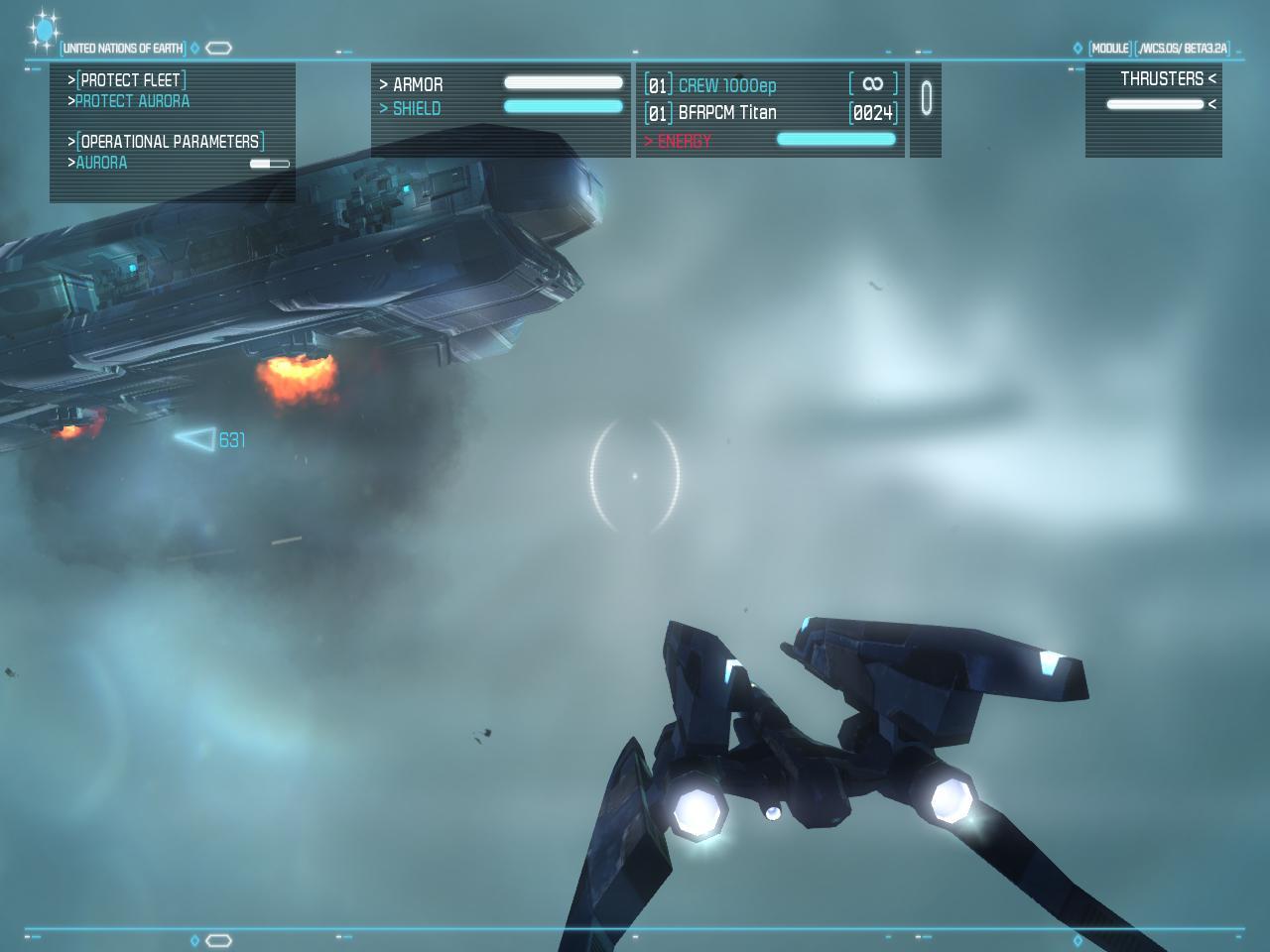The width and height of the screenshot is (1270, 952).
Task: Select the triangular target marker labeled 631
Action: pos(196,438)
